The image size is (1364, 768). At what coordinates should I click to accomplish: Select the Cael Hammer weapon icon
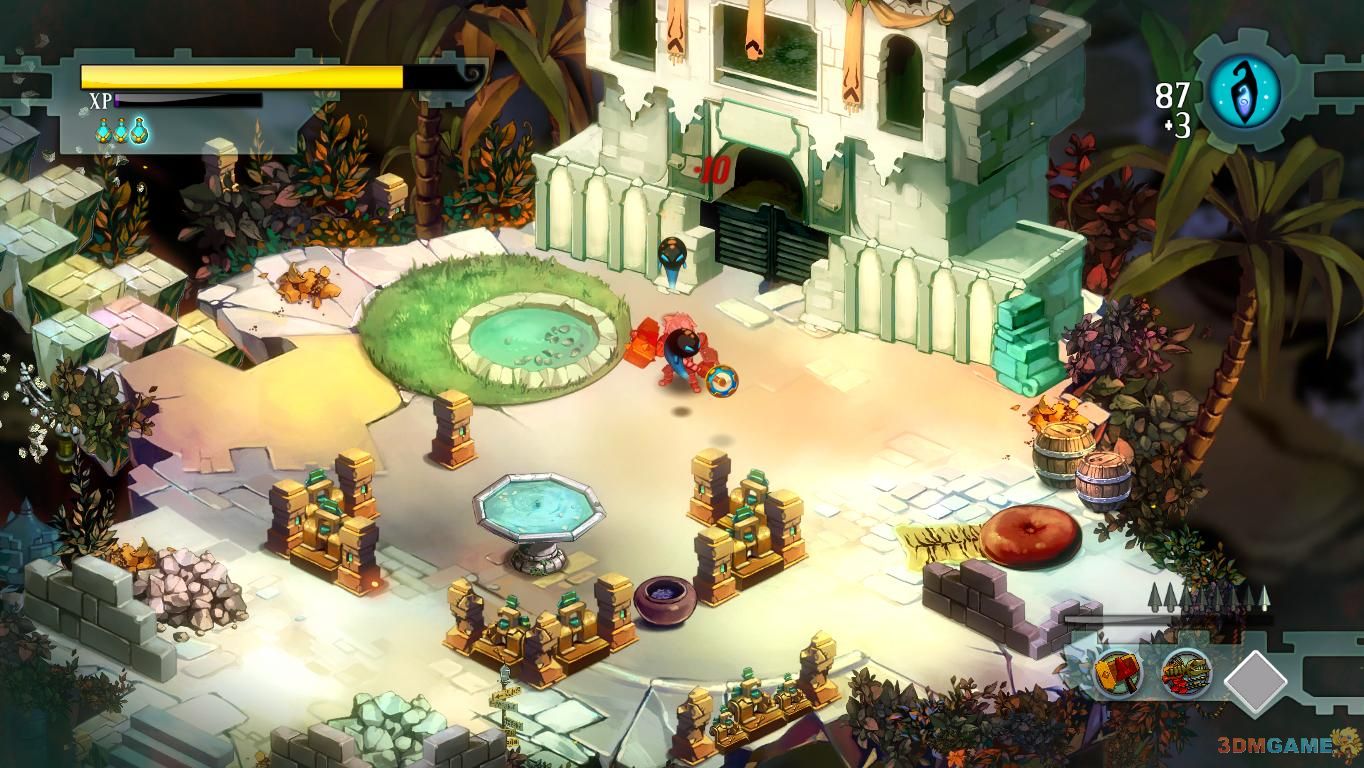click(x=1119, y=673)
